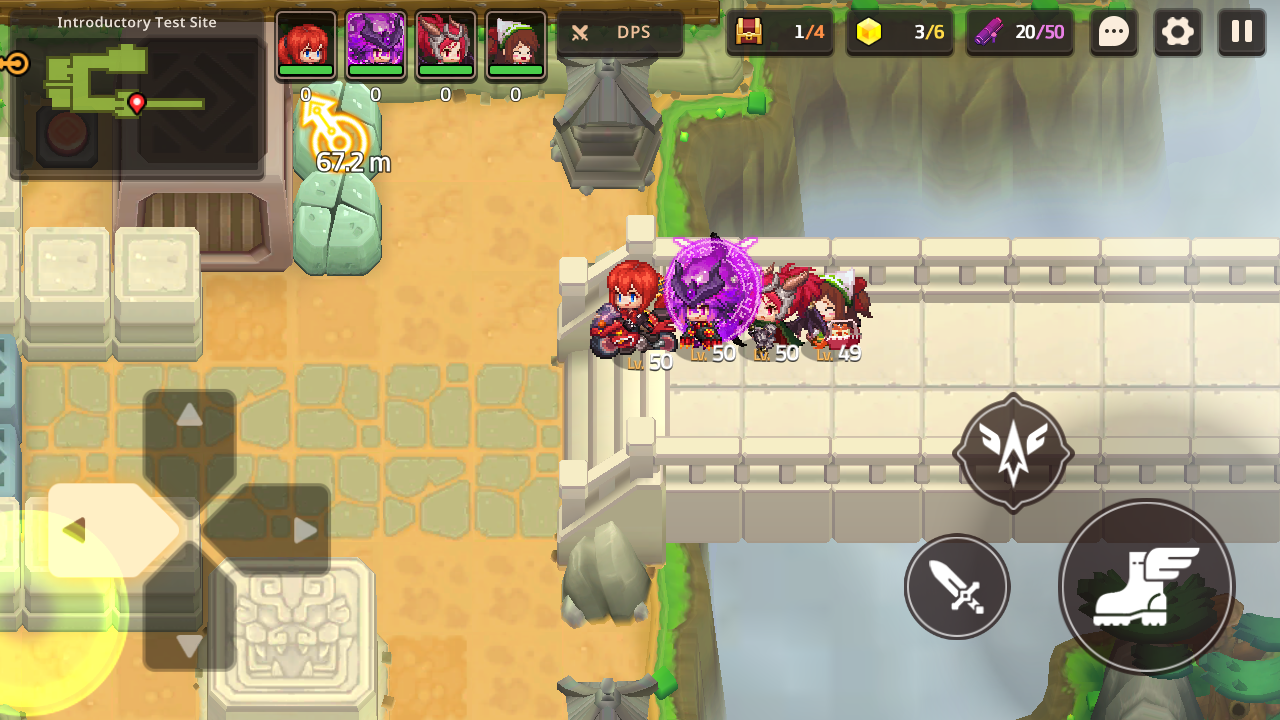The image size is (1280, 720).
Task: Tap the winged boot sprint button
Action: pos(1146,587)
